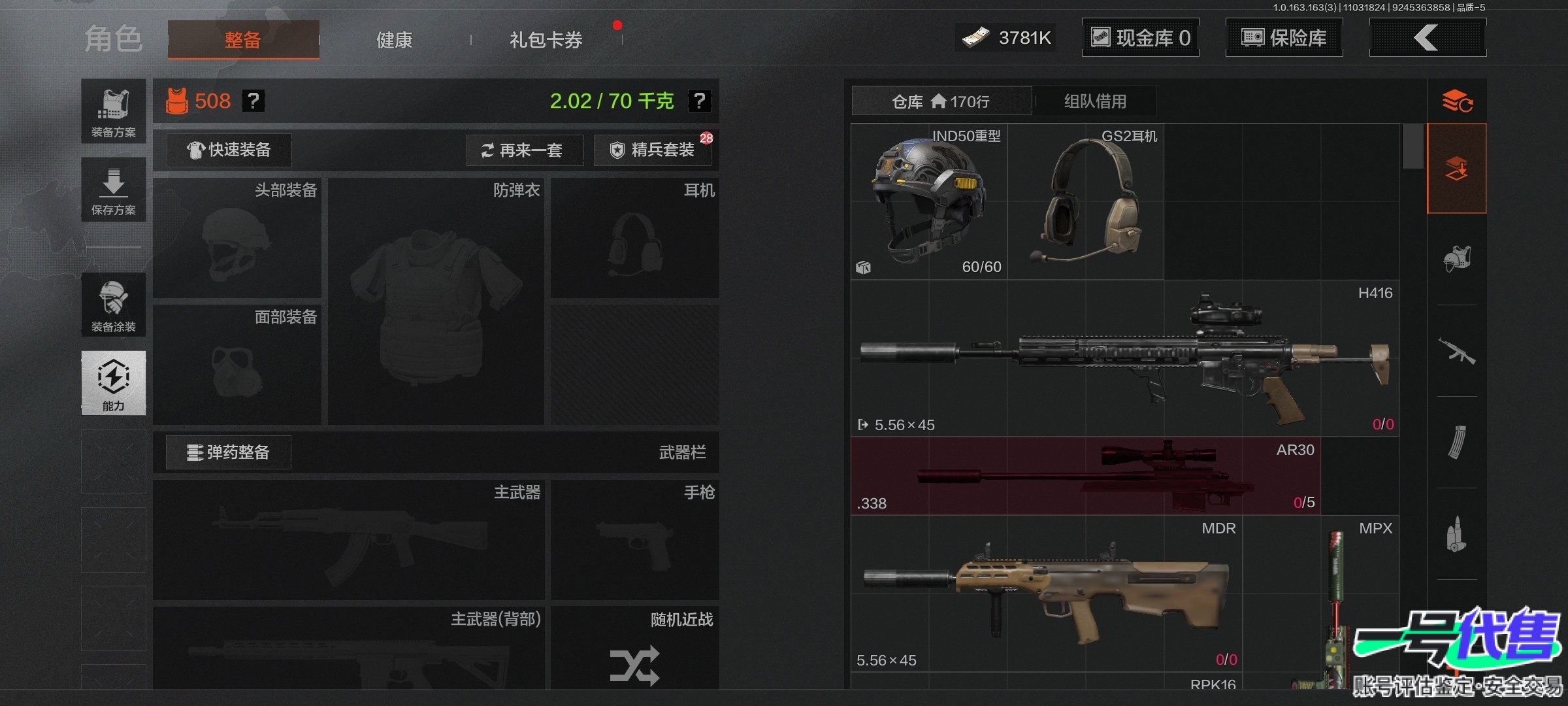Select the IND50重型 helmet in storage
Viewport: 1568px width, 706px height.
pos(929,201)
